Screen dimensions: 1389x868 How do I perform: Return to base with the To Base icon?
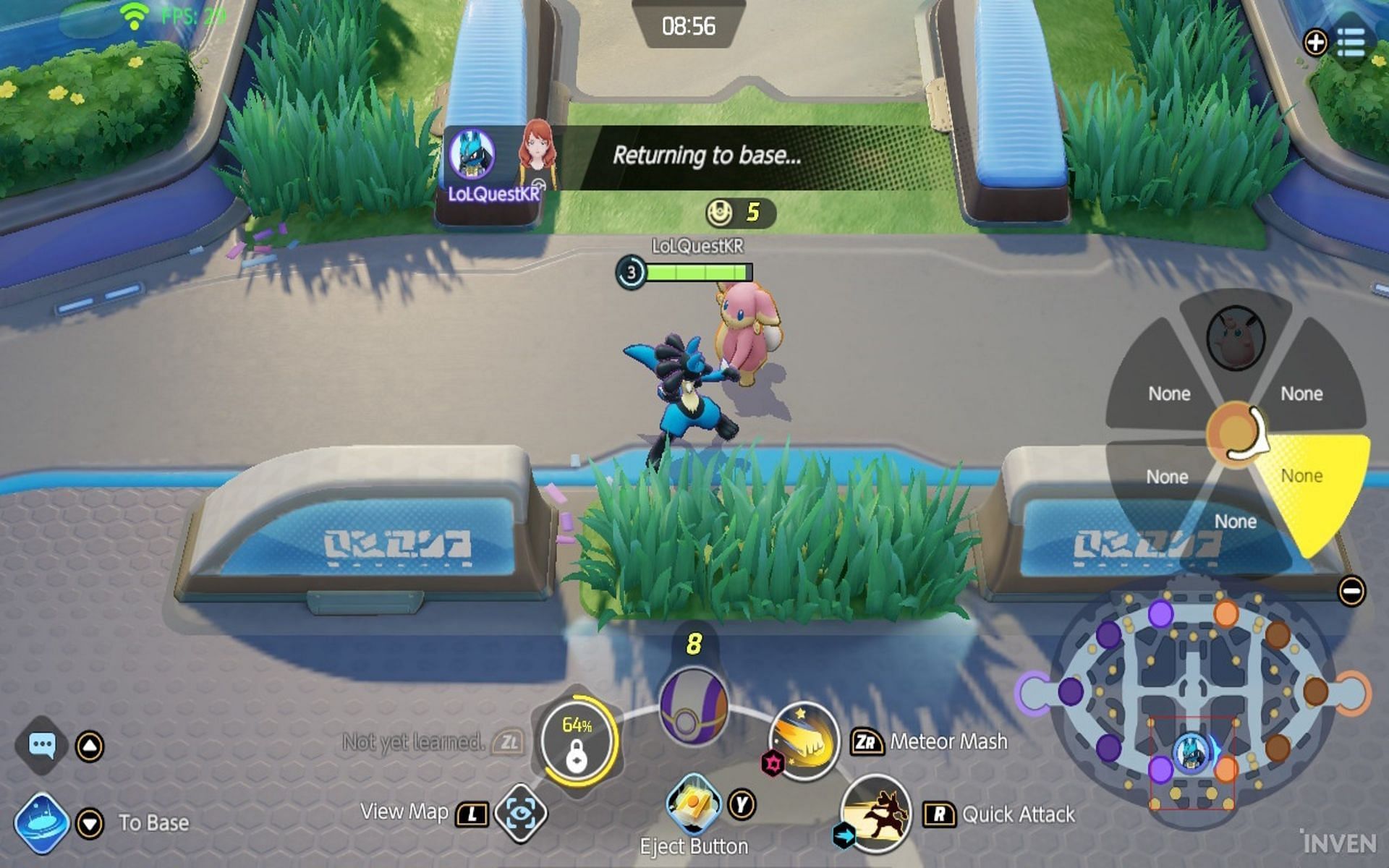(x=42, y=823)
